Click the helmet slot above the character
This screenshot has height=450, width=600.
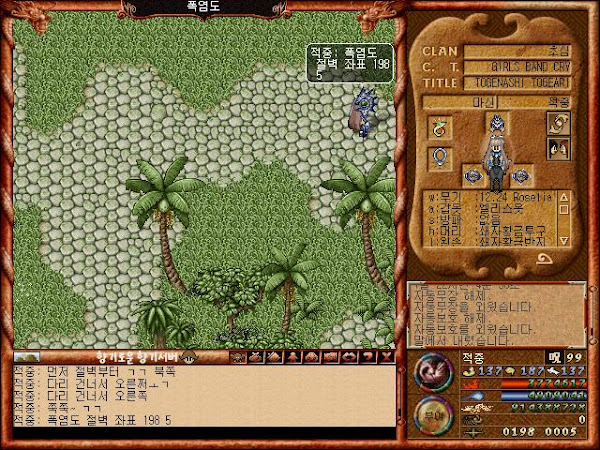[496, 123]
